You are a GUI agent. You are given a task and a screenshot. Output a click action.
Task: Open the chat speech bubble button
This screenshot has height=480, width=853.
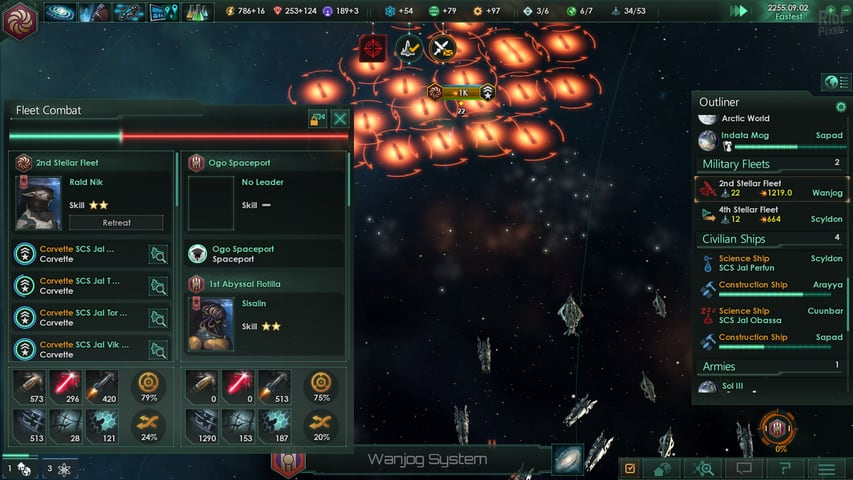tap(743, 468)
